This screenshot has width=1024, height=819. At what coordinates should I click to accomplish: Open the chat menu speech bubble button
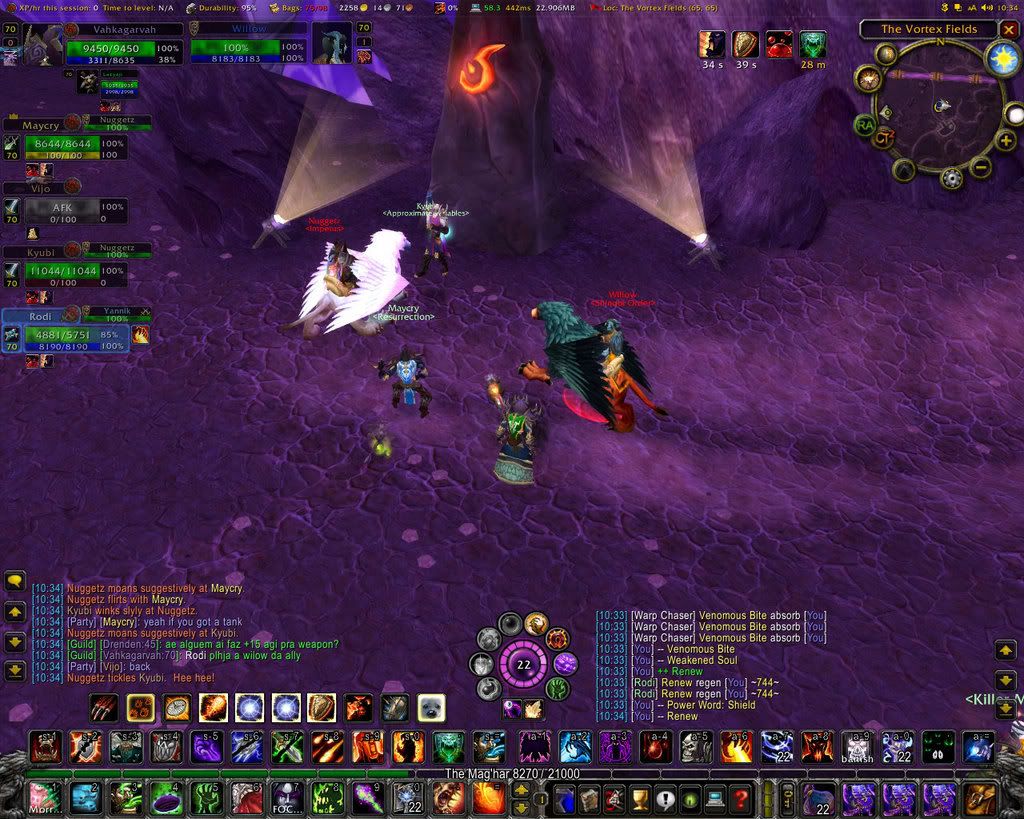(15, 581)
